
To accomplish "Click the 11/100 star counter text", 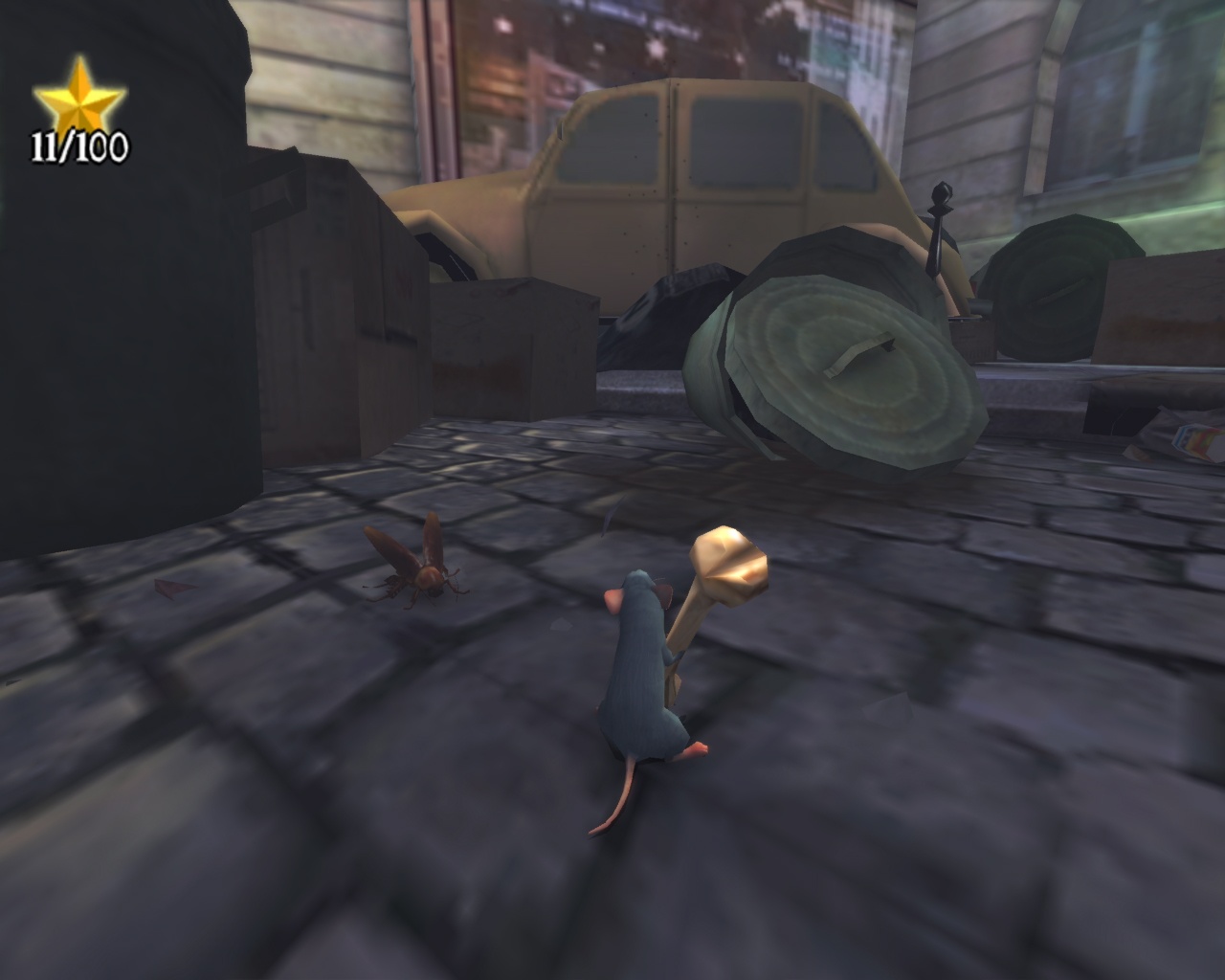I will tap(81, 145).
